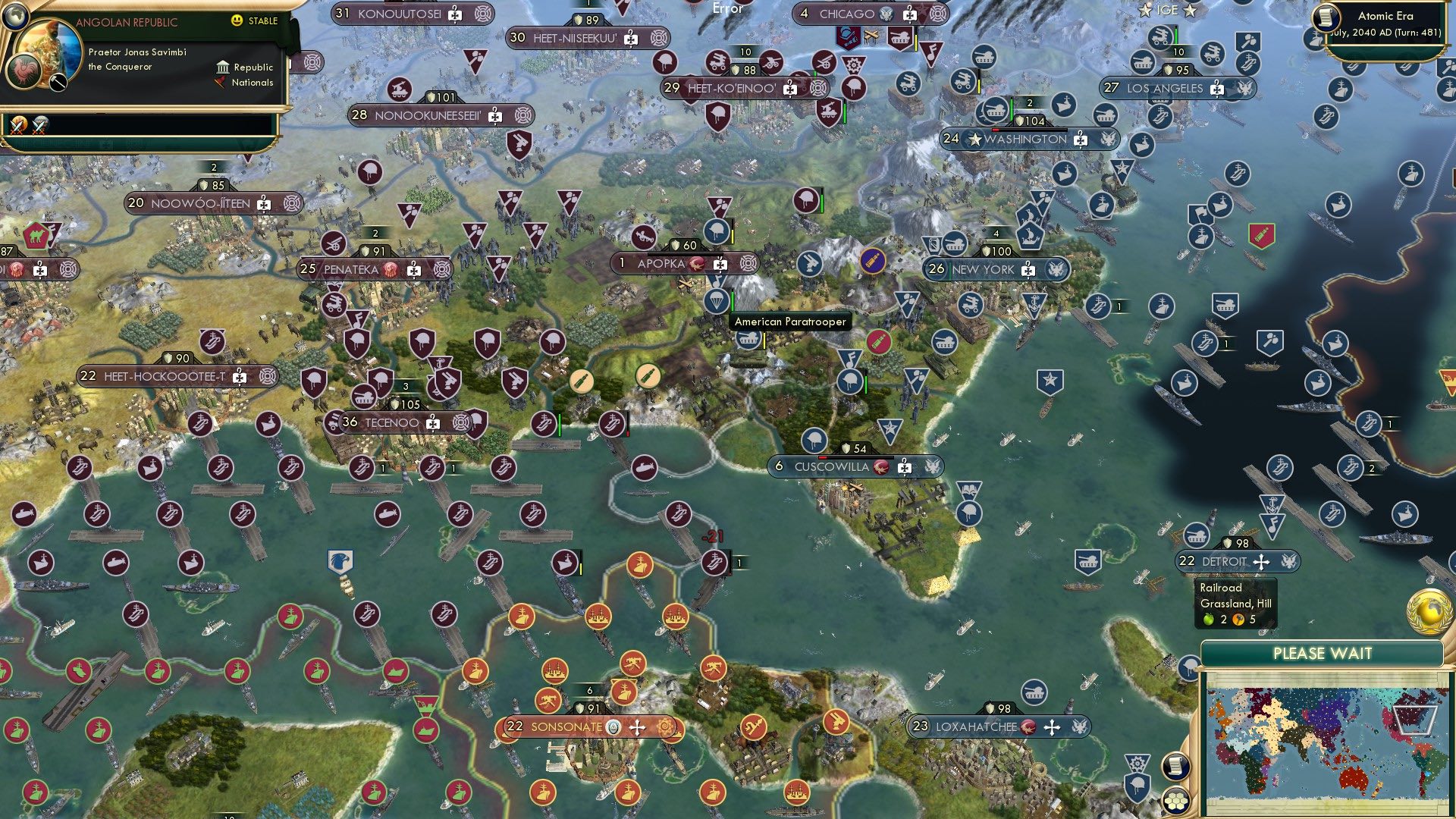Click a crossed-swords combat notification icon
Image resolution: width=1456 pixels, height=819 pixels.
click(18, 127)
